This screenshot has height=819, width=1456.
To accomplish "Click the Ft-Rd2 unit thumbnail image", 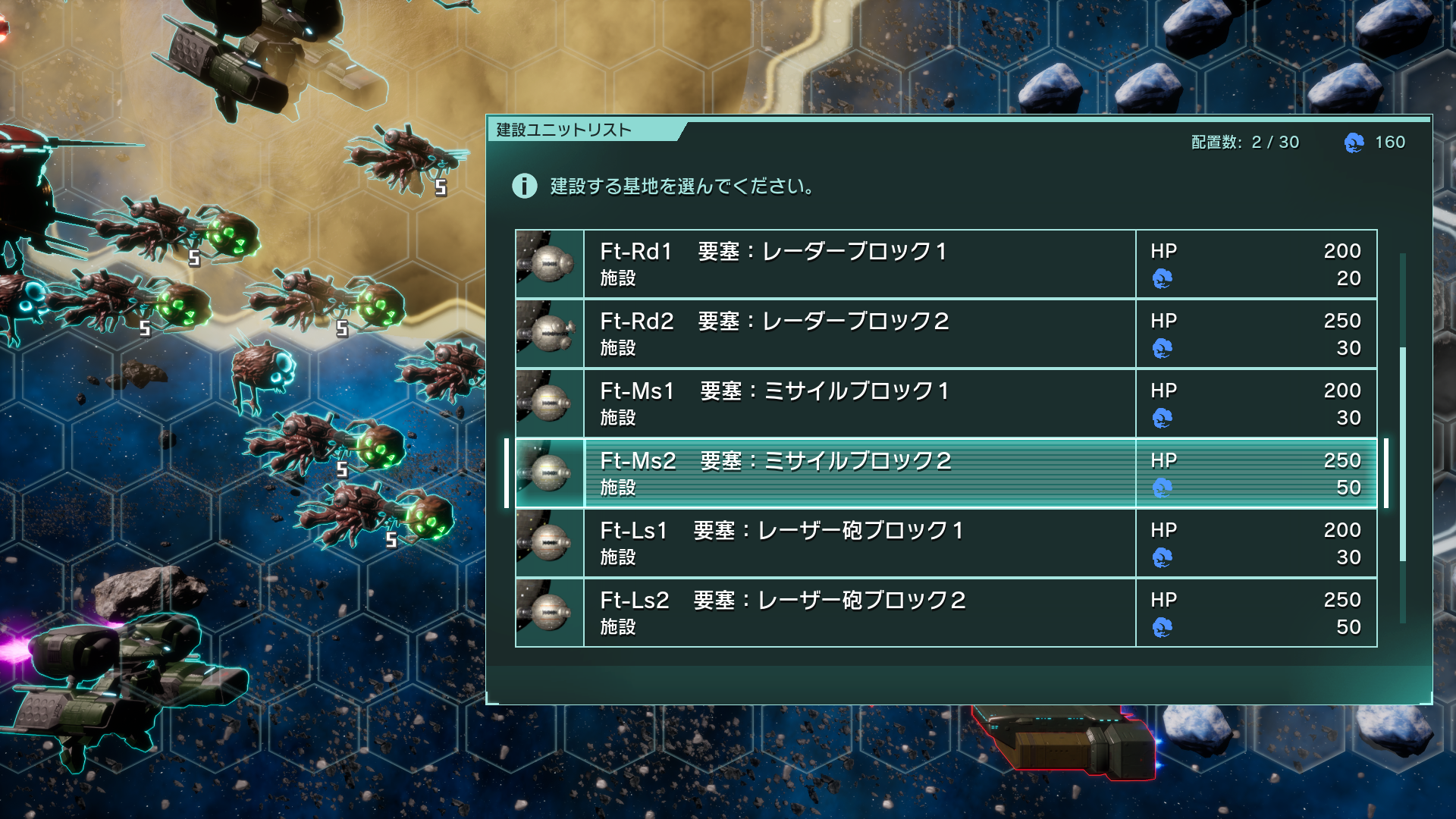I will [549, 334].
